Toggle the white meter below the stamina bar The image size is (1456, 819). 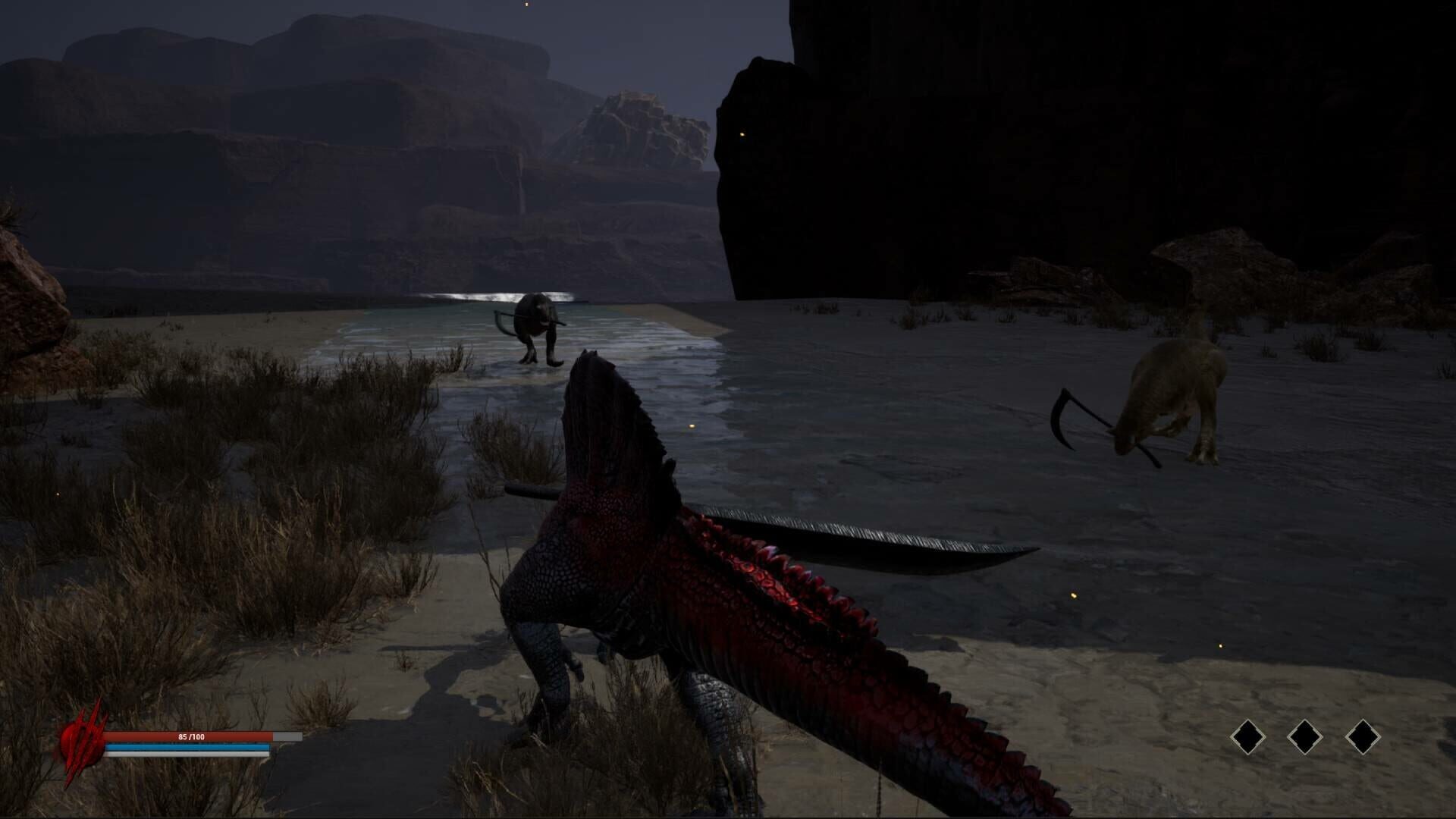click(x=187, y=755)
